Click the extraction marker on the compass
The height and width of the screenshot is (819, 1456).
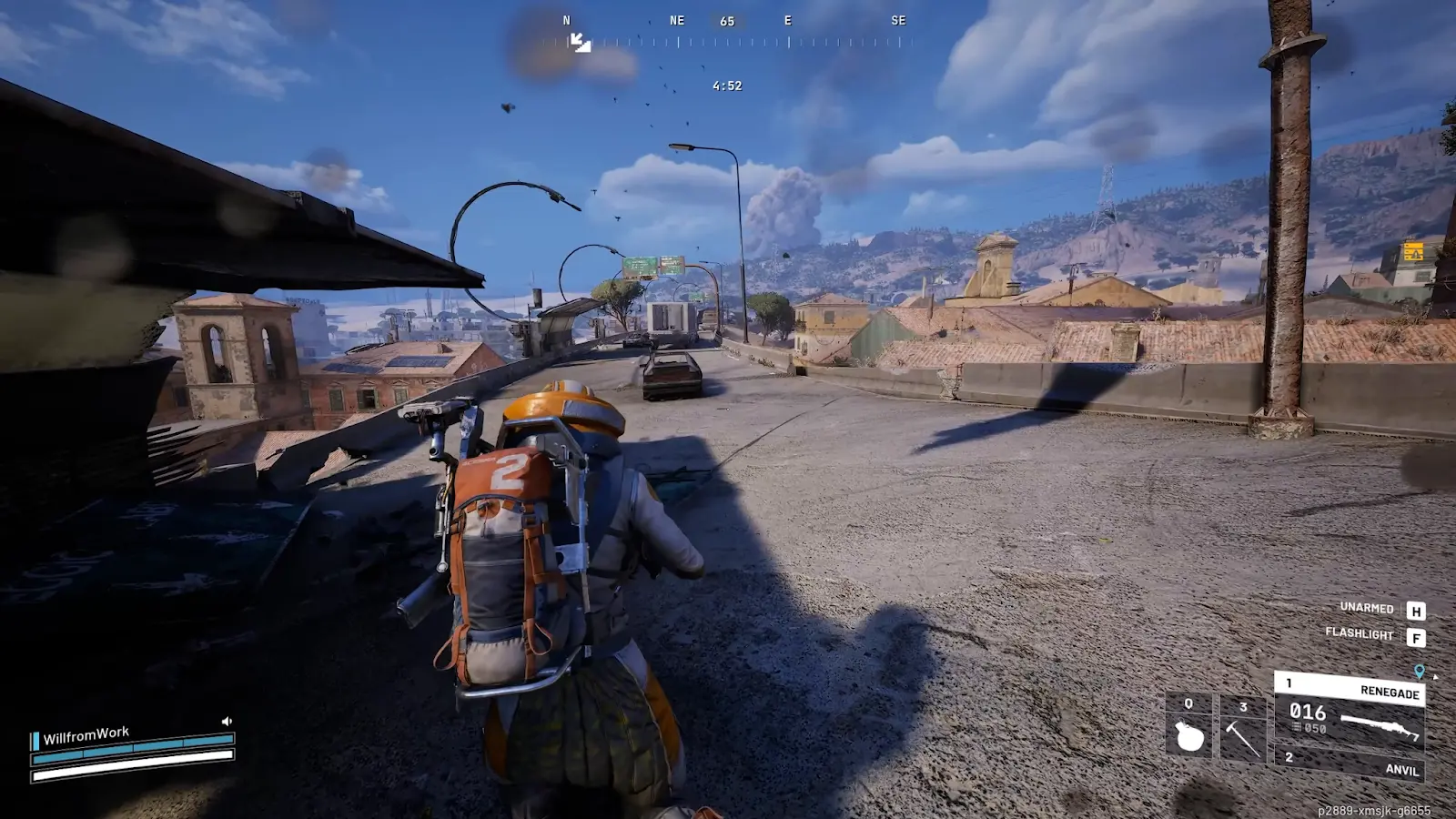580,42
